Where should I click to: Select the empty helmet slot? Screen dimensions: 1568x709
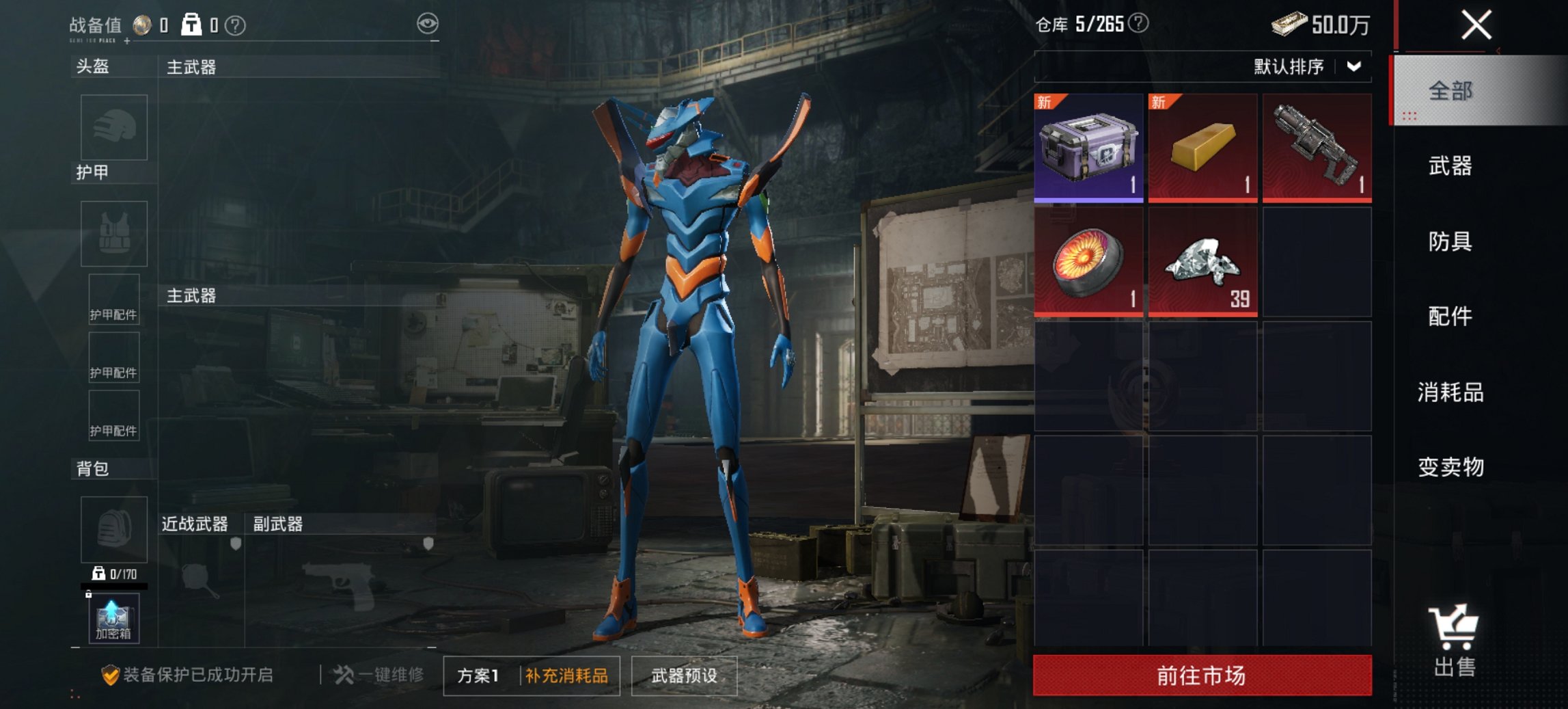pos(113,127)
